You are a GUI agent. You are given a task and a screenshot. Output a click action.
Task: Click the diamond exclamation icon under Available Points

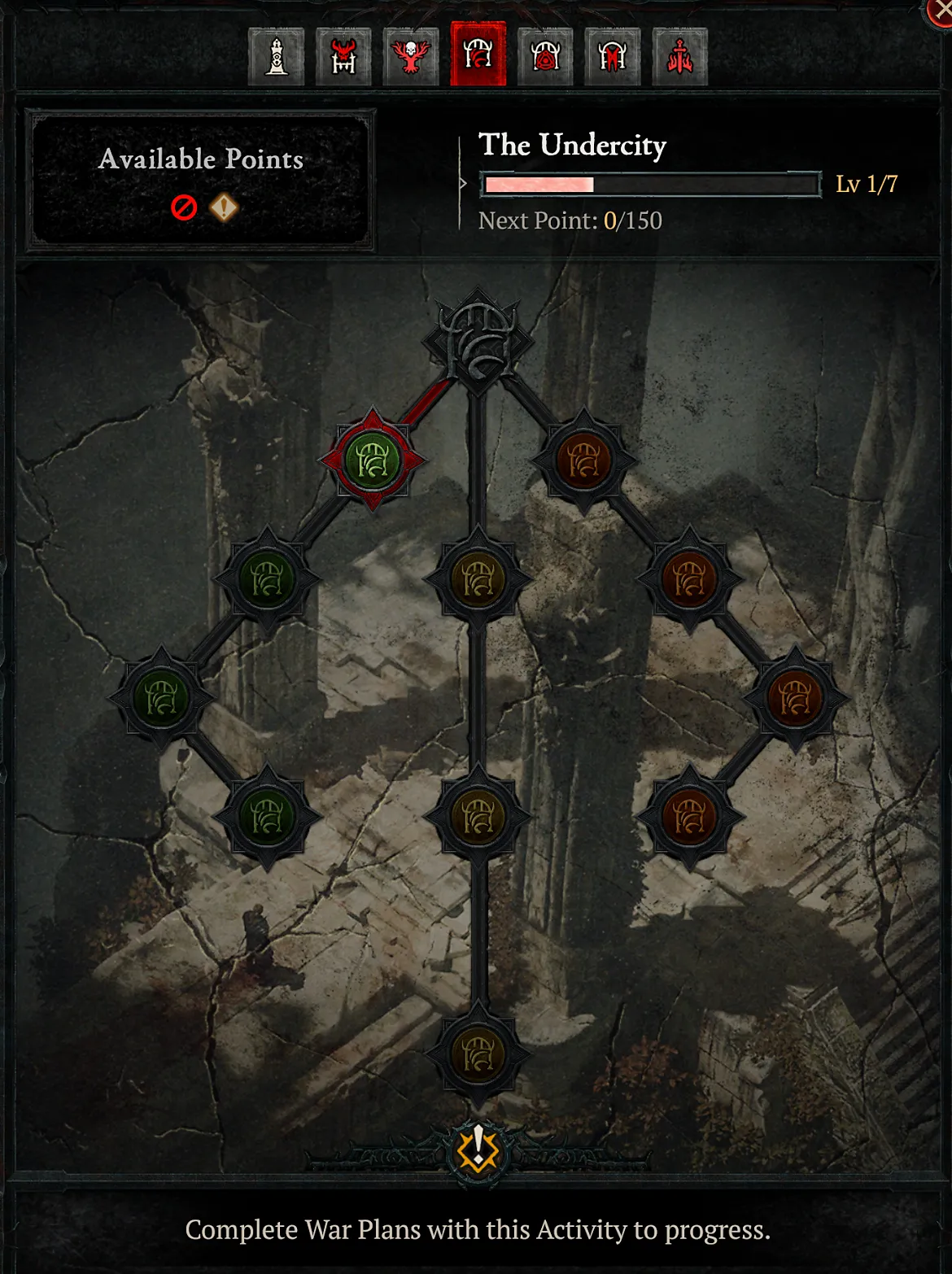click(224, 207)
